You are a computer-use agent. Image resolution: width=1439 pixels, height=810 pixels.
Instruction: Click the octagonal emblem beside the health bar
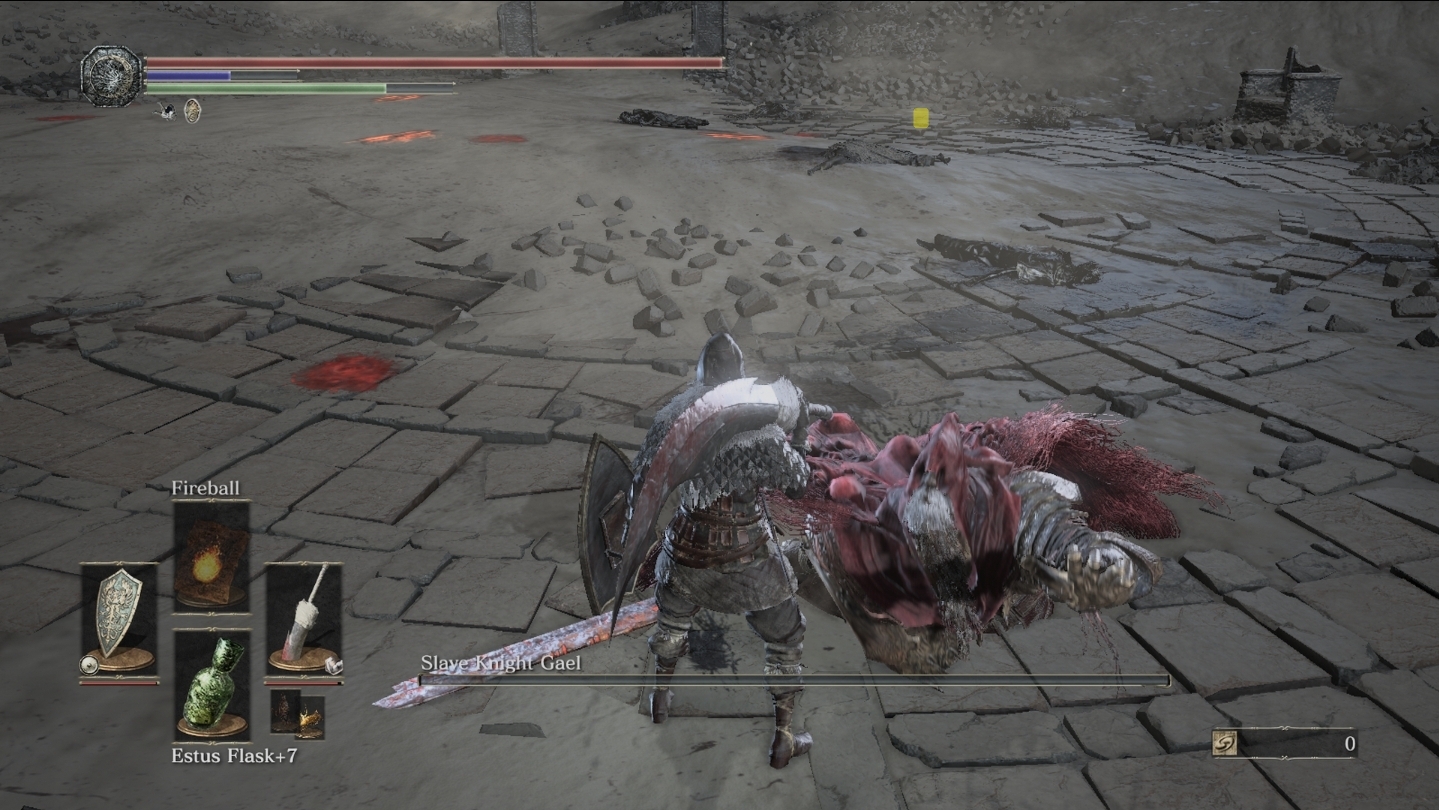click(x=112, y=76)
